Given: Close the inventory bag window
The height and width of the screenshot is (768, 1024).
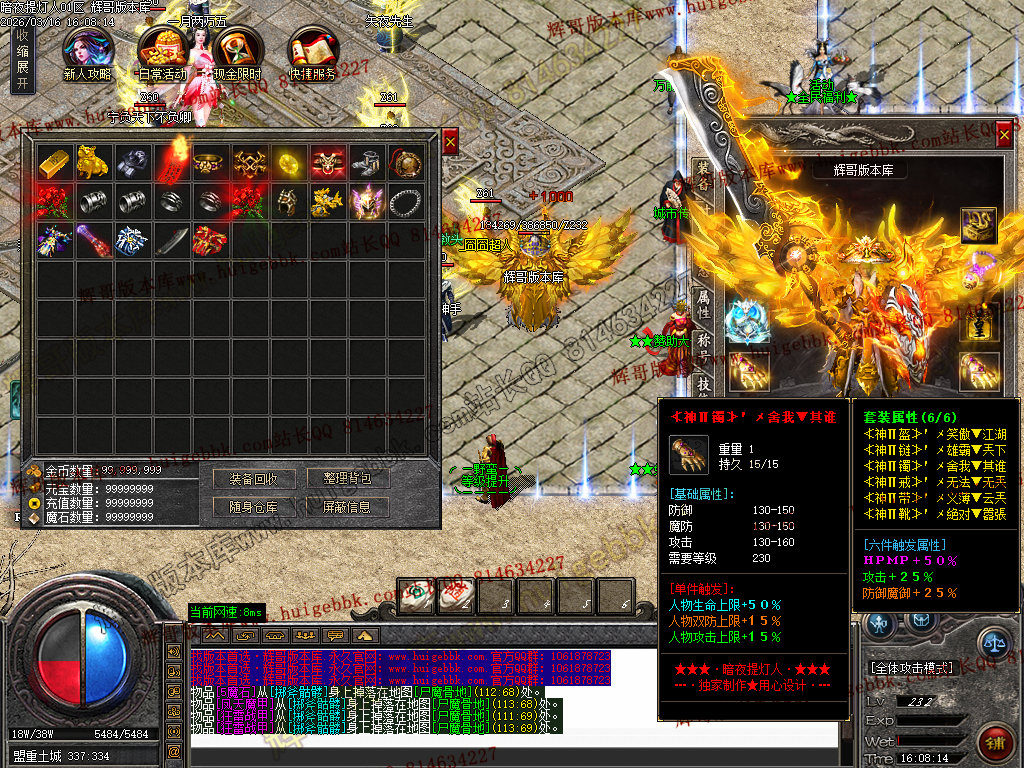Looking at the screenshot, I should tap(450, 142).
